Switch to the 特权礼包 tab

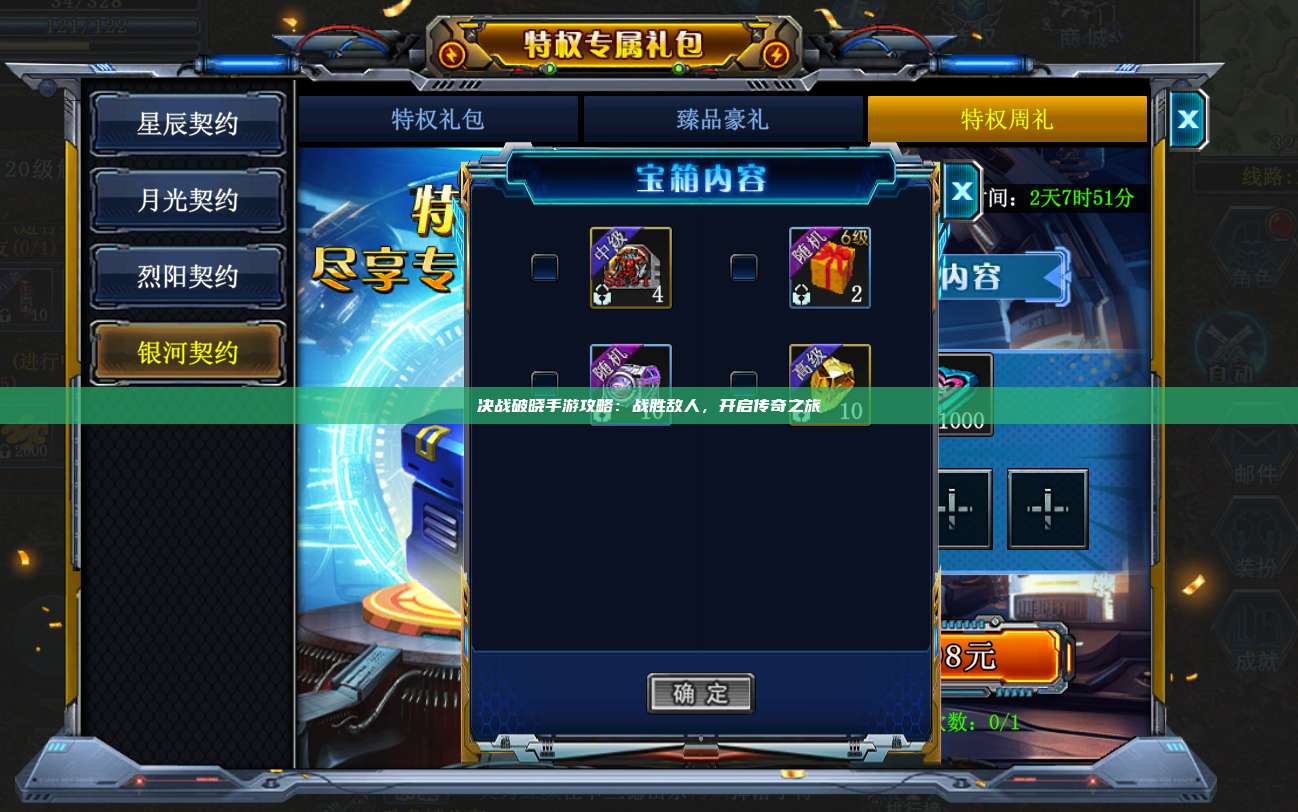pyautogui.click(x=438, y=120)
